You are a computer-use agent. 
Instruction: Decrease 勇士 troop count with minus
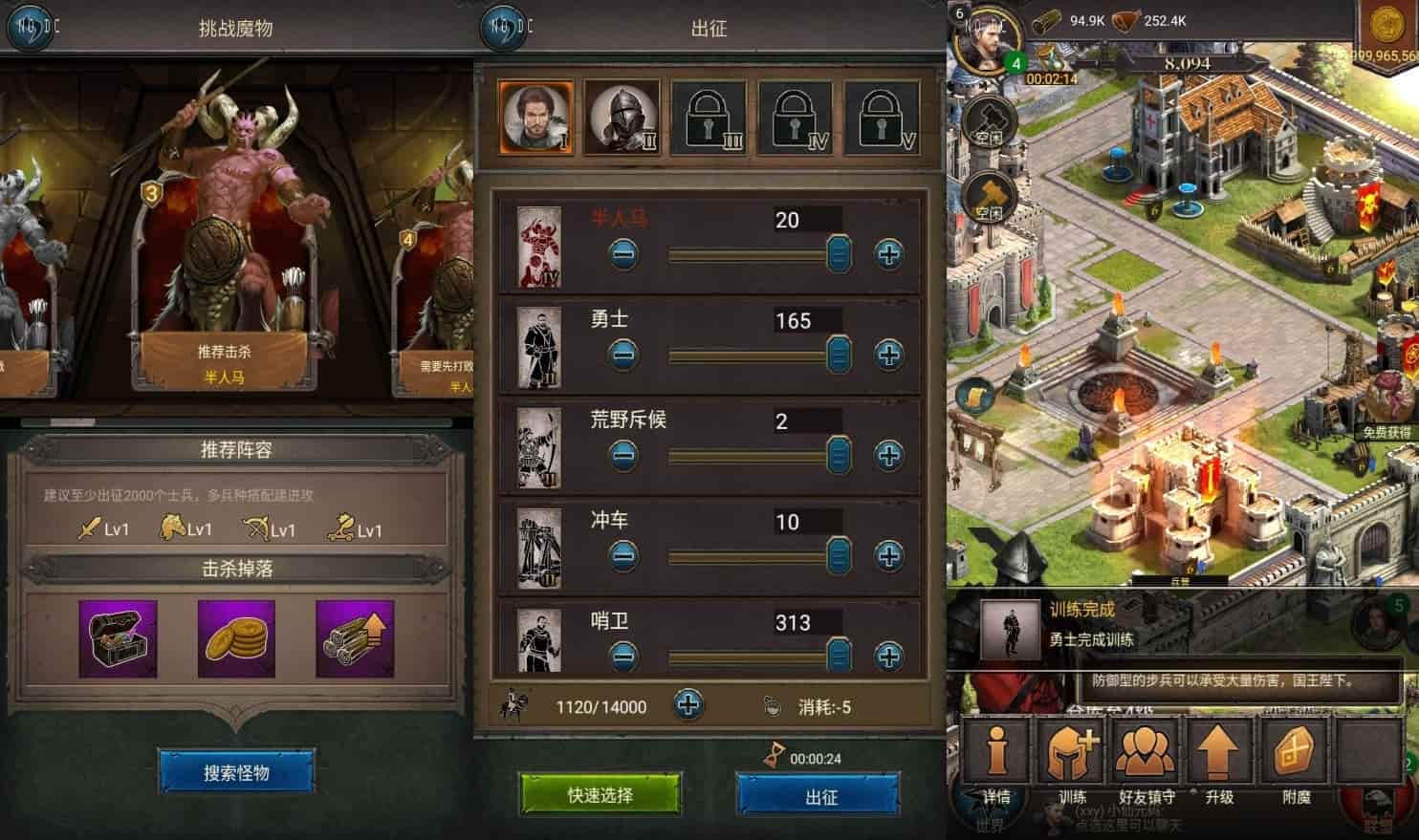[x=622, y=355]
